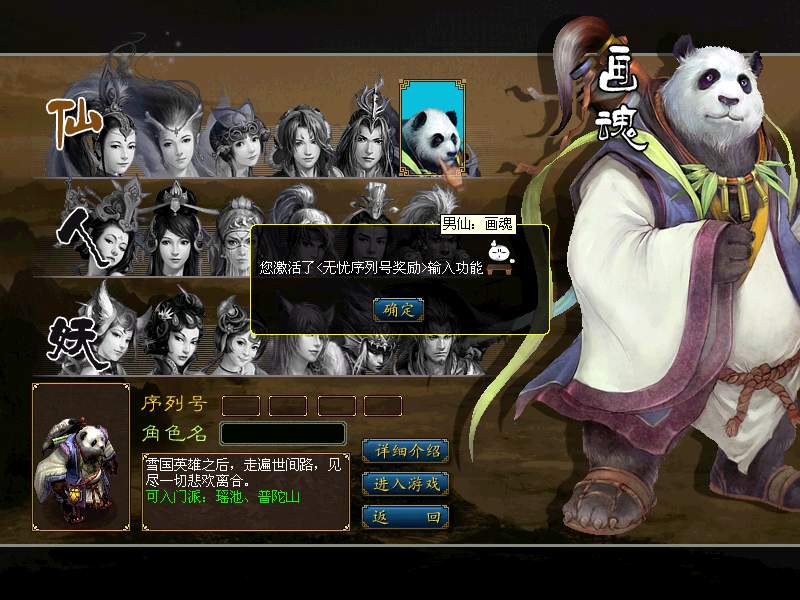This screenshot has width=800, height=600.
Task: Click 进入游戏 to enter the game
Action: (x=405, y=484)
